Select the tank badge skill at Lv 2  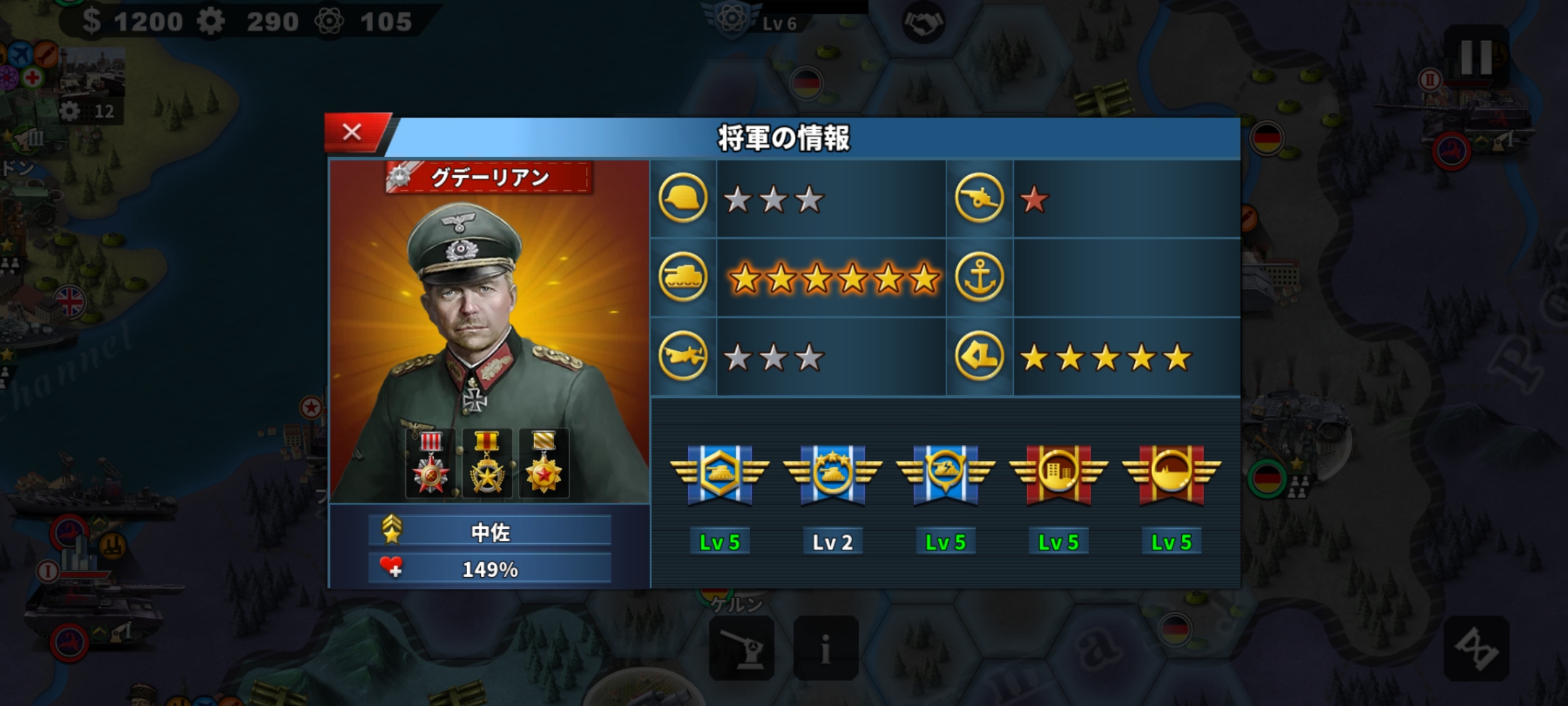click(832, 475)
